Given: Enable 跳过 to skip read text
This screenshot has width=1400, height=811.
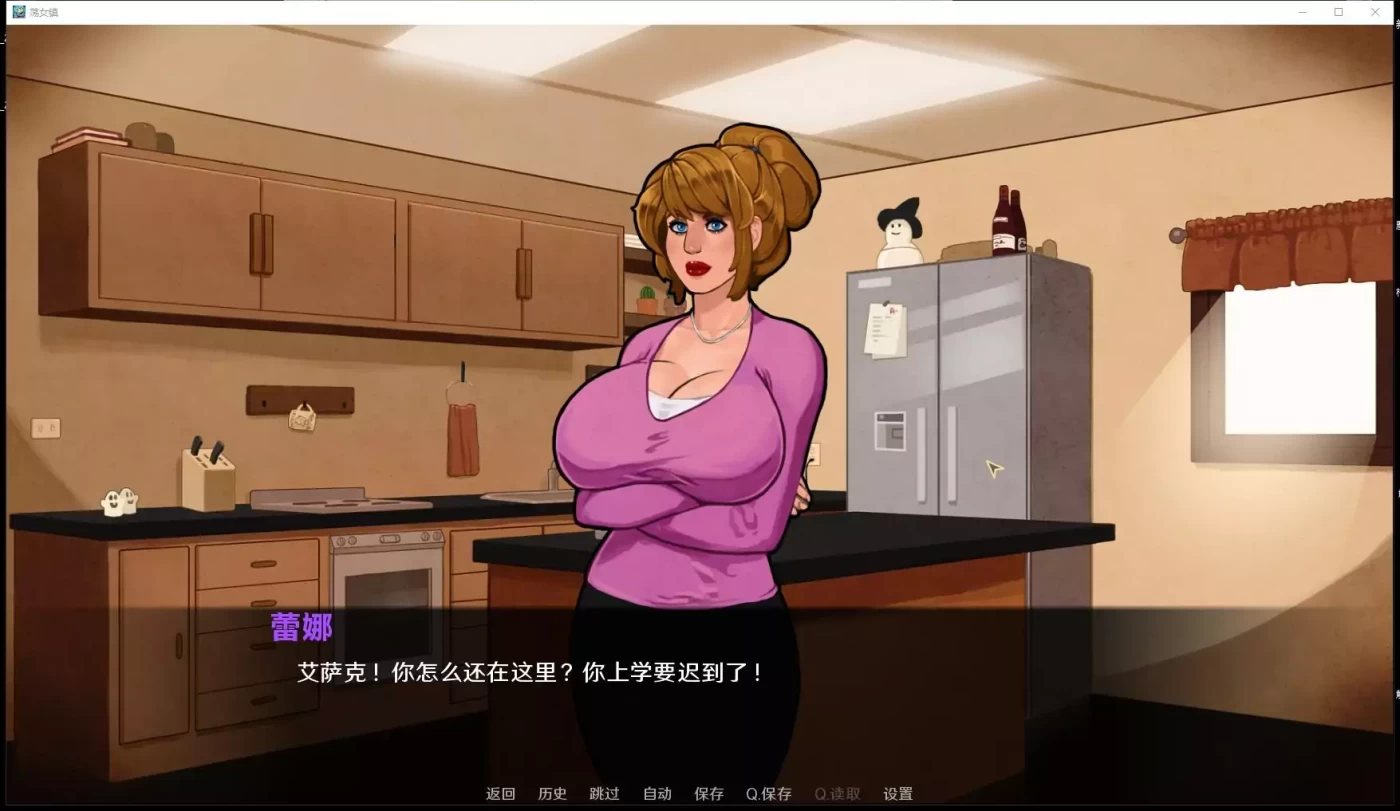Looking at the screenshot, I should click(604, 793).
